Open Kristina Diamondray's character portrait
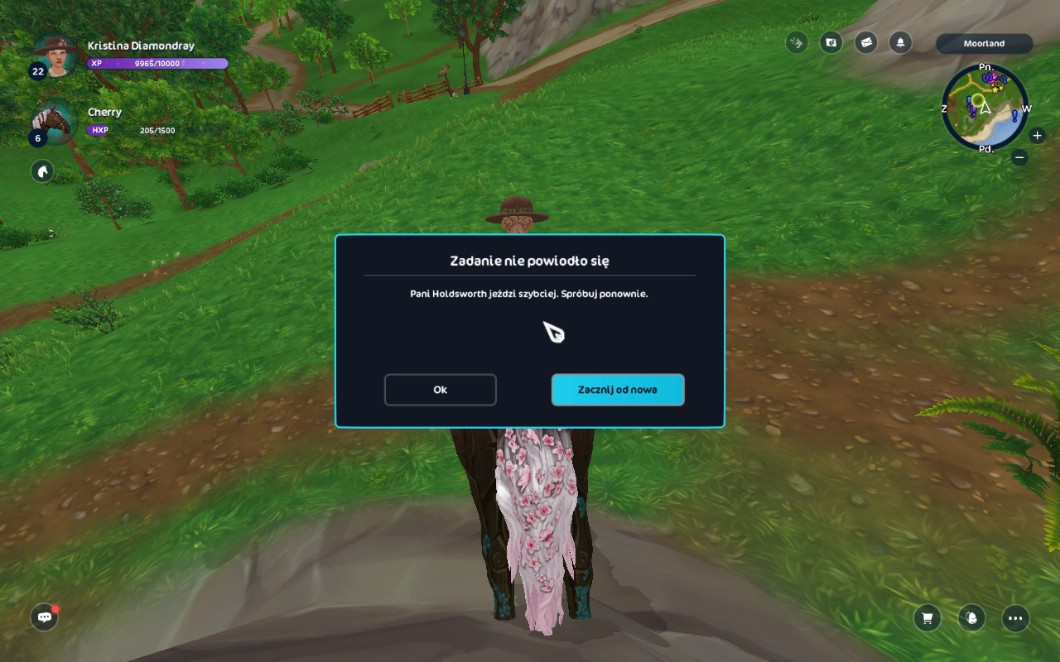 click(x=56, y=55)
